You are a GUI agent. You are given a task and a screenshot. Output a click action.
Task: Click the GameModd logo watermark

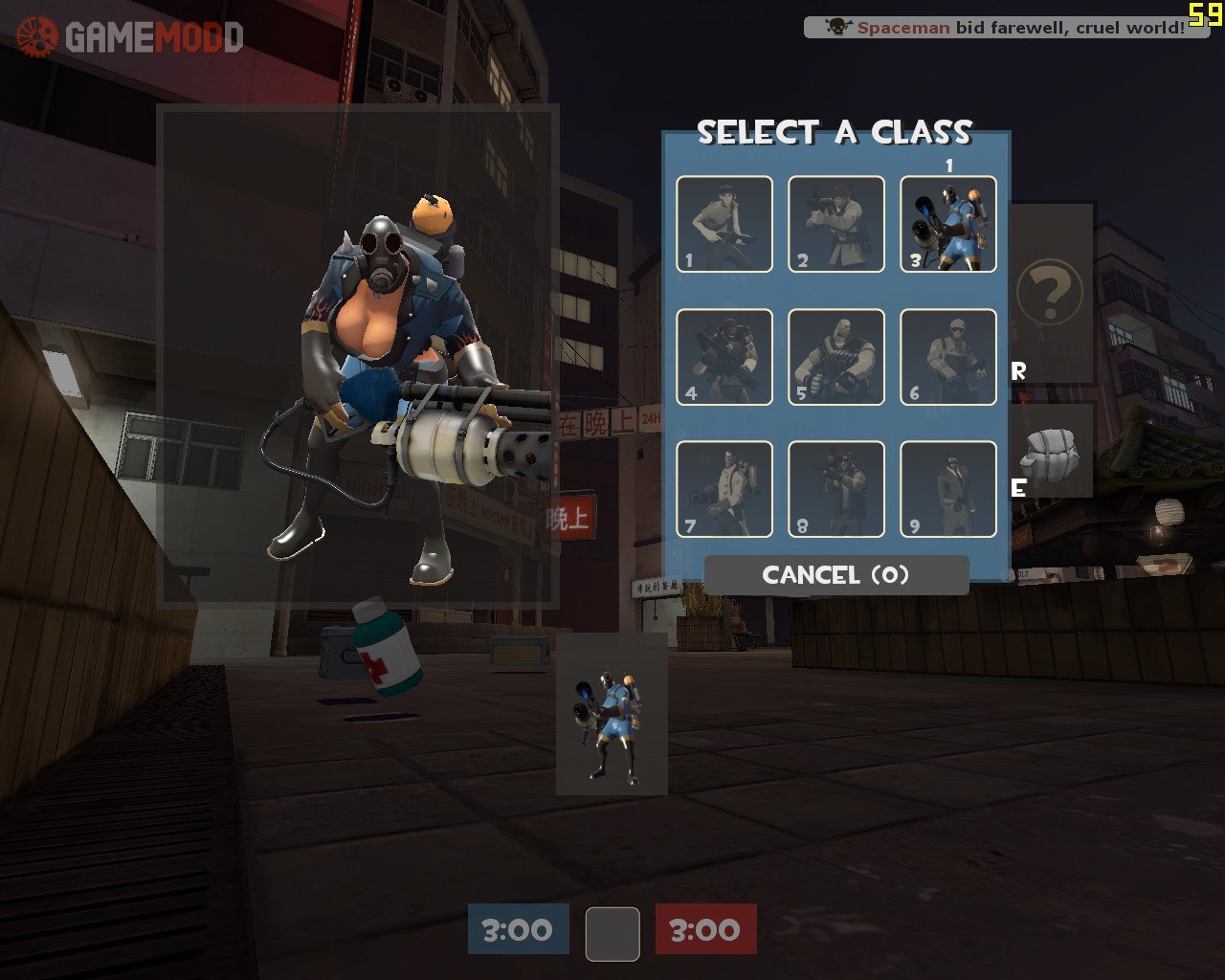129,37
